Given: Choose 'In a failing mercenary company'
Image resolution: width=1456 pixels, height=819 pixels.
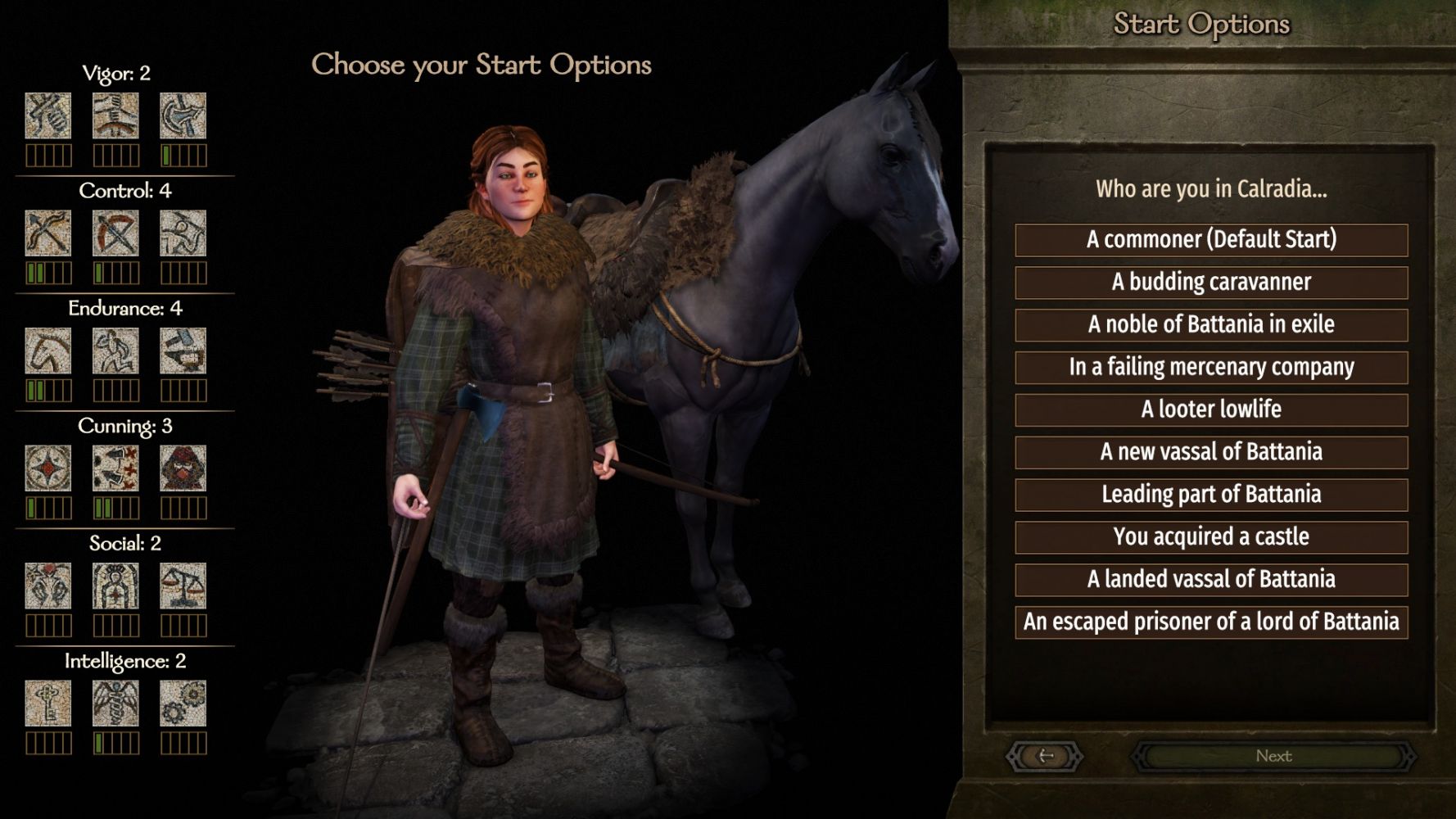Looking at the screenshot, I should (x=1211, y=368).
